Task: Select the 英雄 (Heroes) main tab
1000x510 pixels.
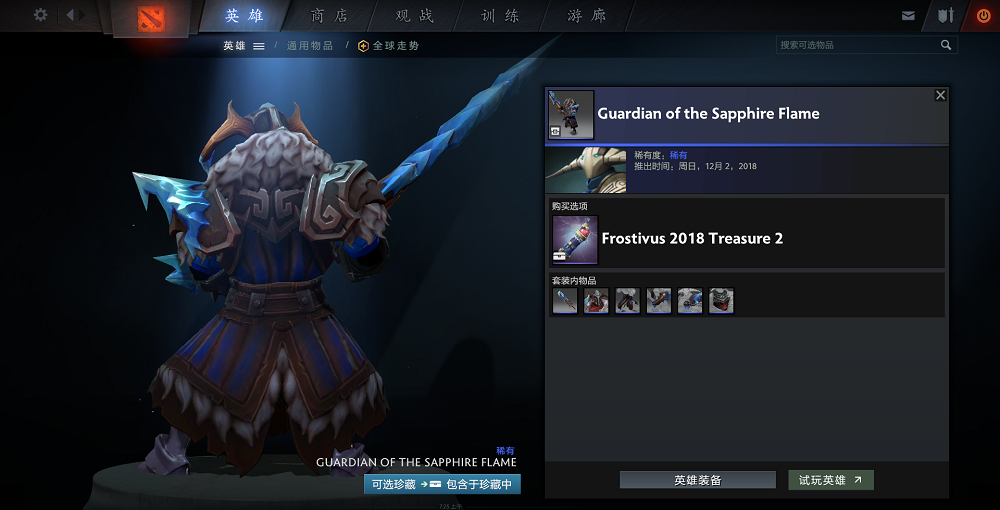Action: coord(245,16)
